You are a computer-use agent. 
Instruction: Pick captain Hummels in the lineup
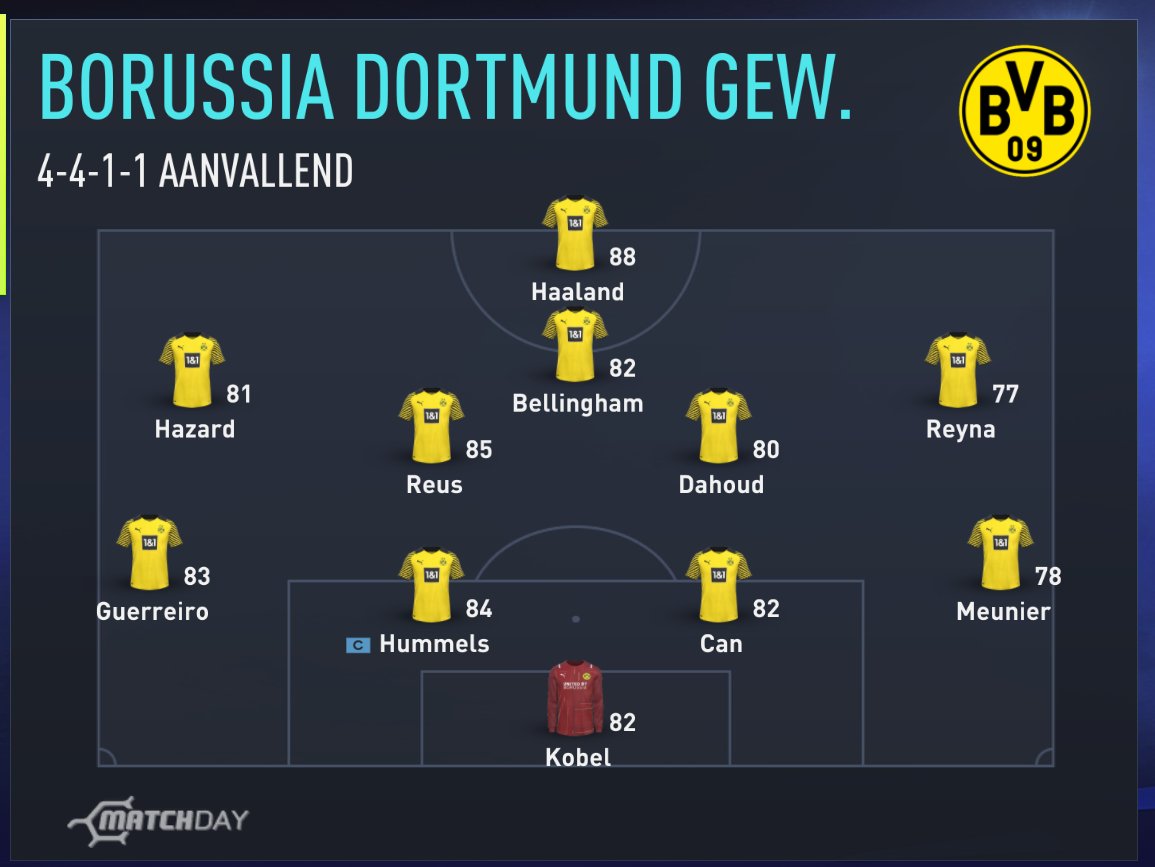click(431, 585)
